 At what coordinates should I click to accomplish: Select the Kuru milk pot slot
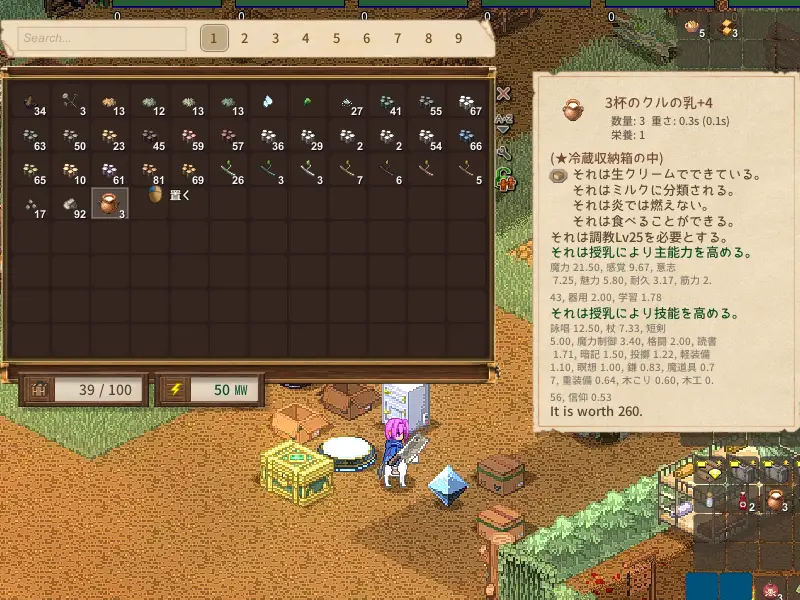pos(107,203)
